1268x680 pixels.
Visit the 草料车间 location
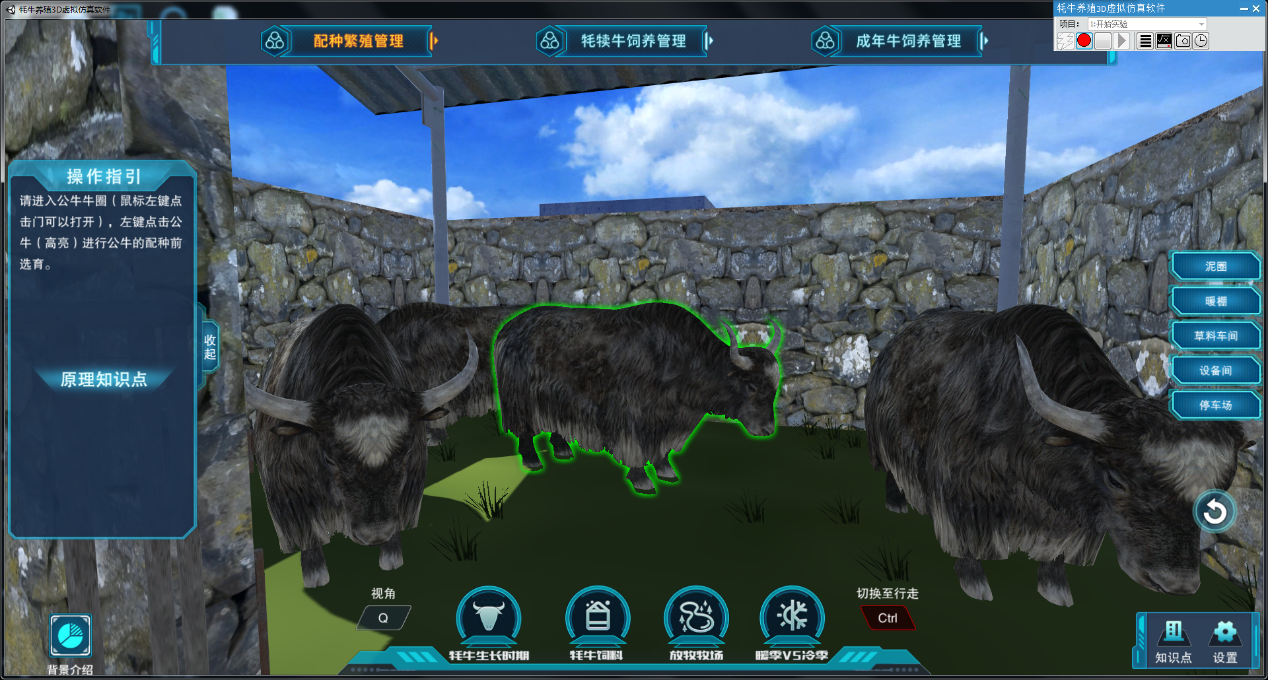[x=1215, y=336]
